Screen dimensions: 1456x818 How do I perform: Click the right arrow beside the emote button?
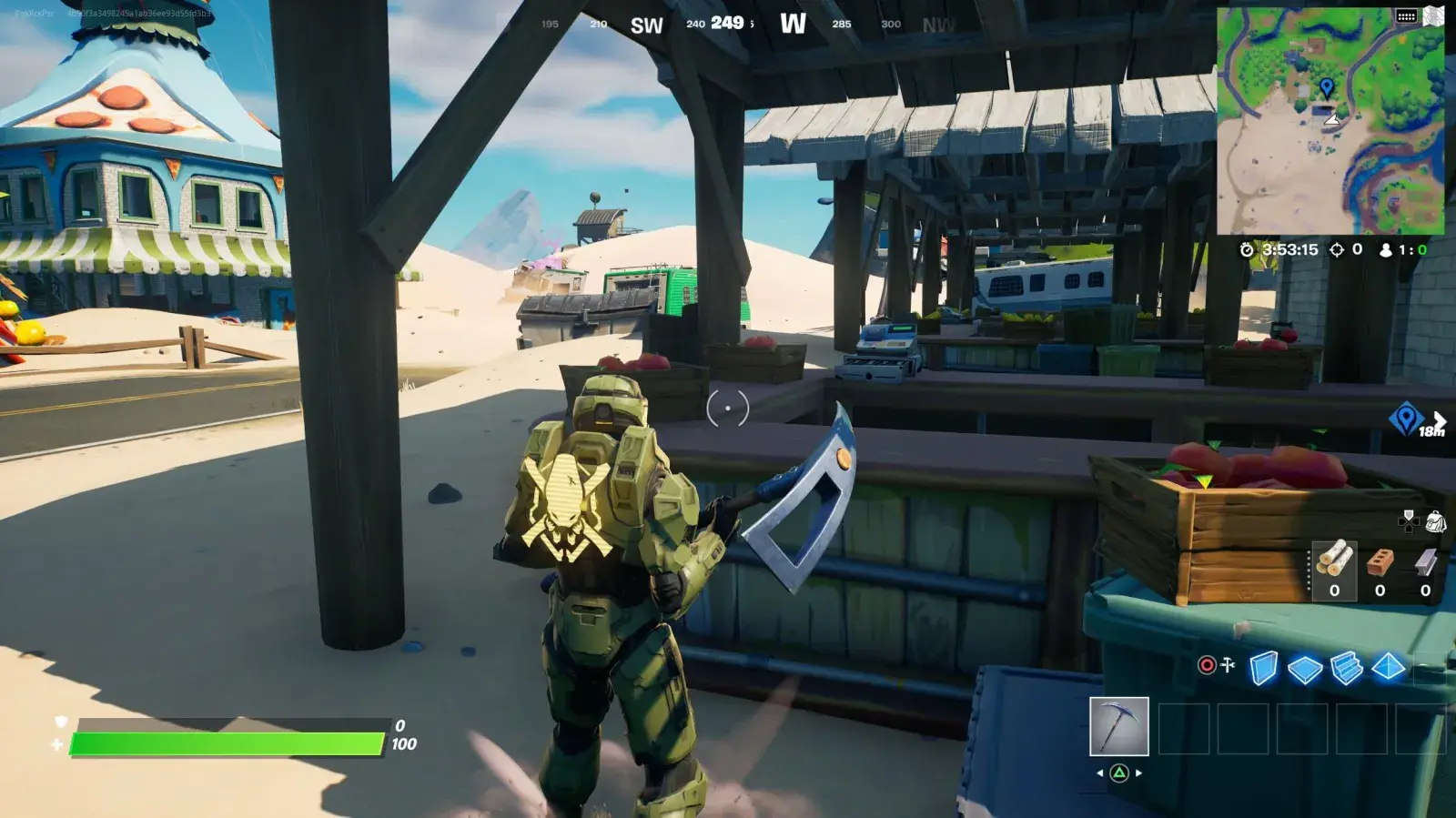click(1137, 773)
